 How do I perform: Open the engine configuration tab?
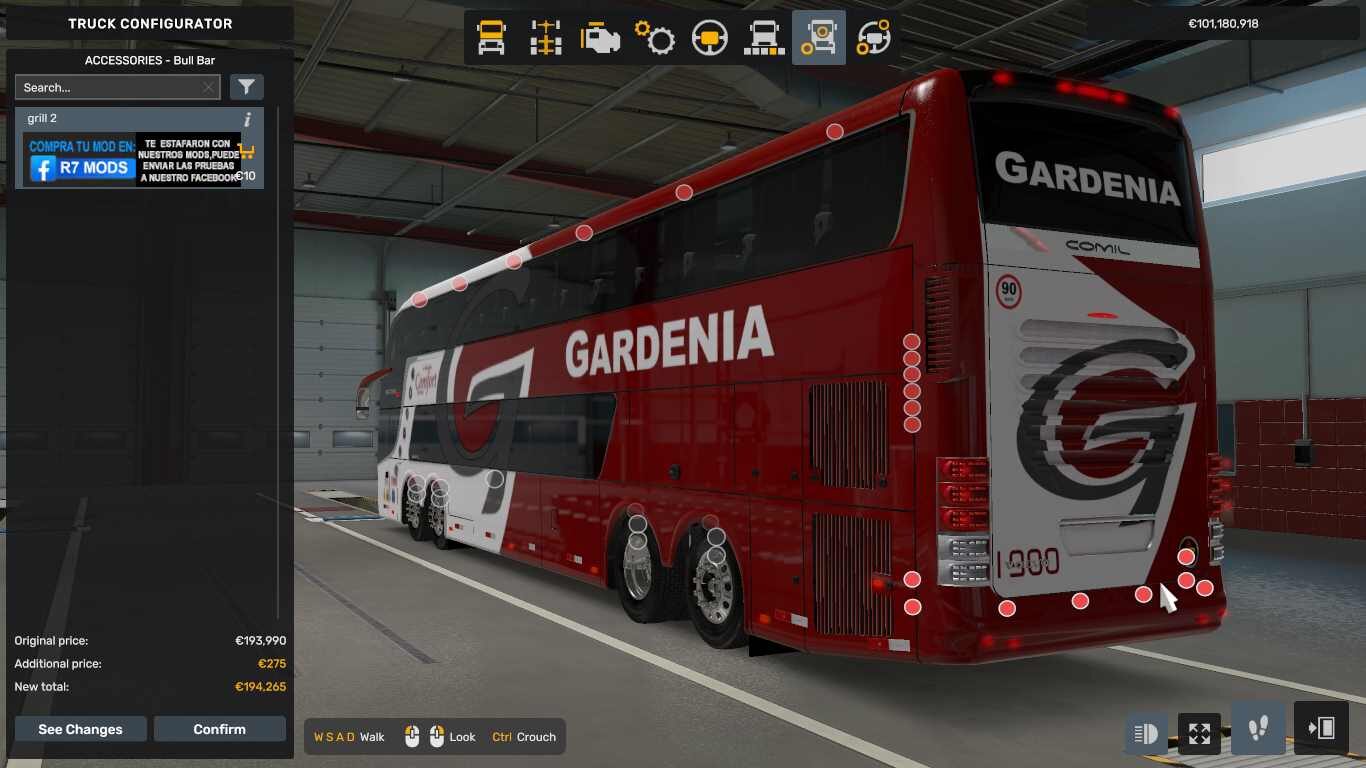(x=600, y=38)
